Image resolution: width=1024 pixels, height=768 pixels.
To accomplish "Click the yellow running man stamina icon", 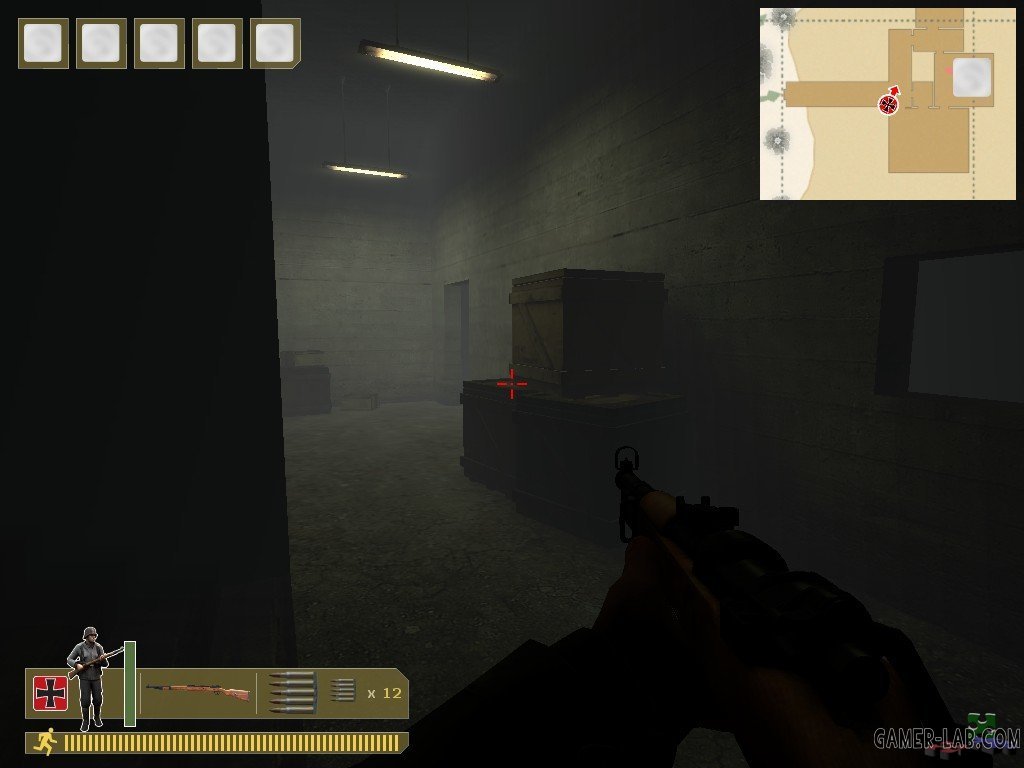I will [x=43, y=742].
